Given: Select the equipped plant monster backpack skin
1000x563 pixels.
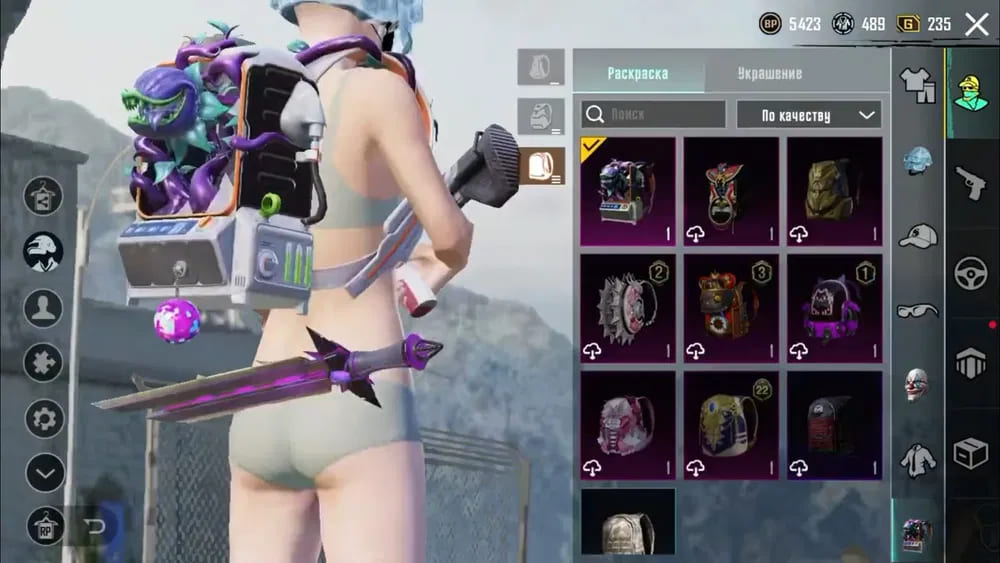Looking at the screenshot, I should pyautogui.click(x=628, y=192).
